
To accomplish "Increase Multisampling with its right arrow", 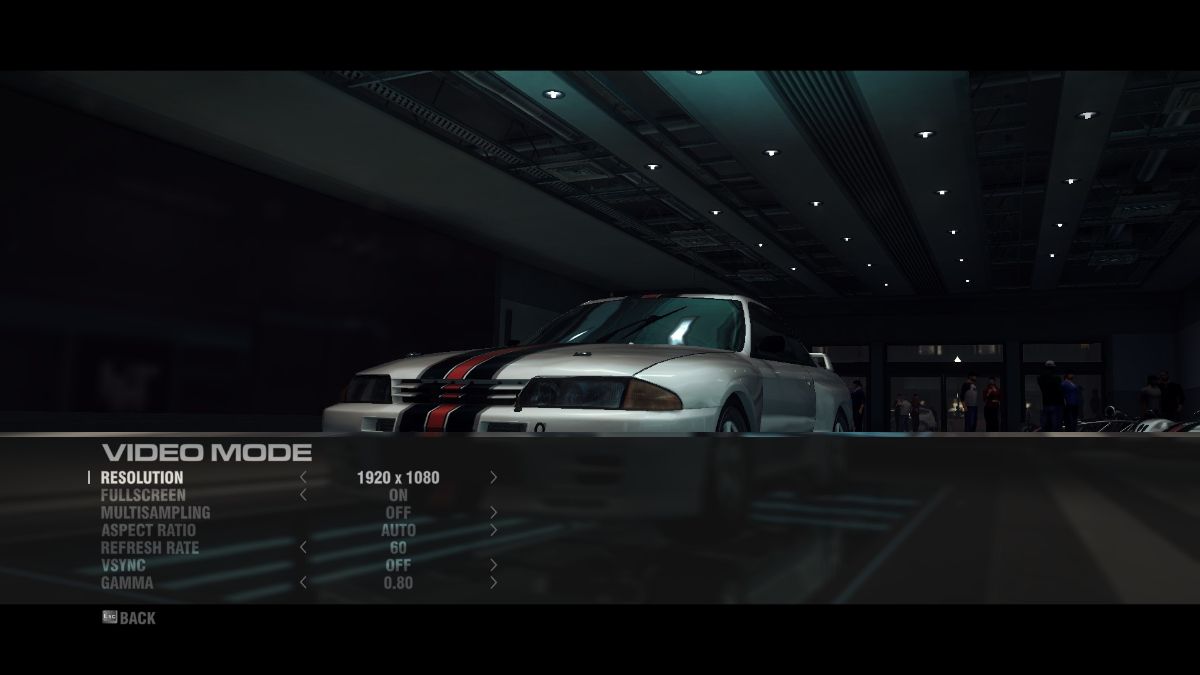I will click(x=493, y=513).
